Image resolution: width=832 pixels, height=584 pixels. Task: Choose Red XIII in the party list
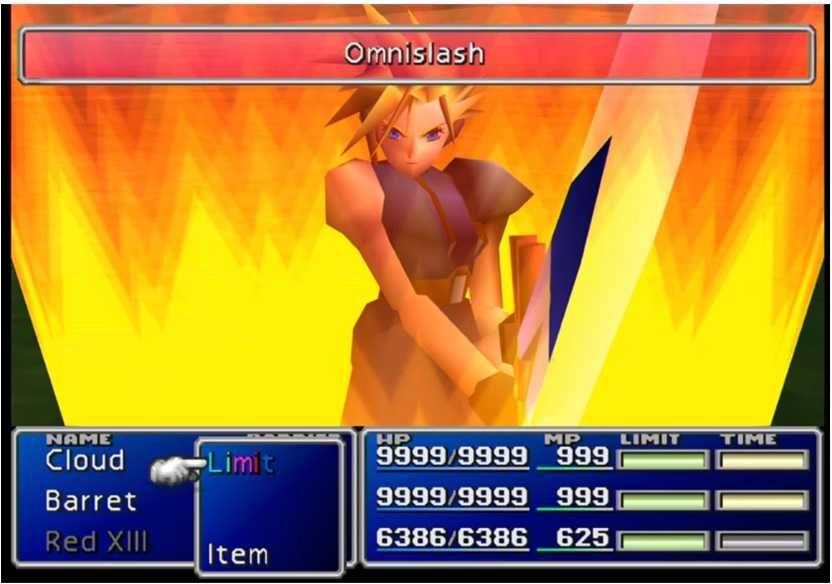[97, 542]
